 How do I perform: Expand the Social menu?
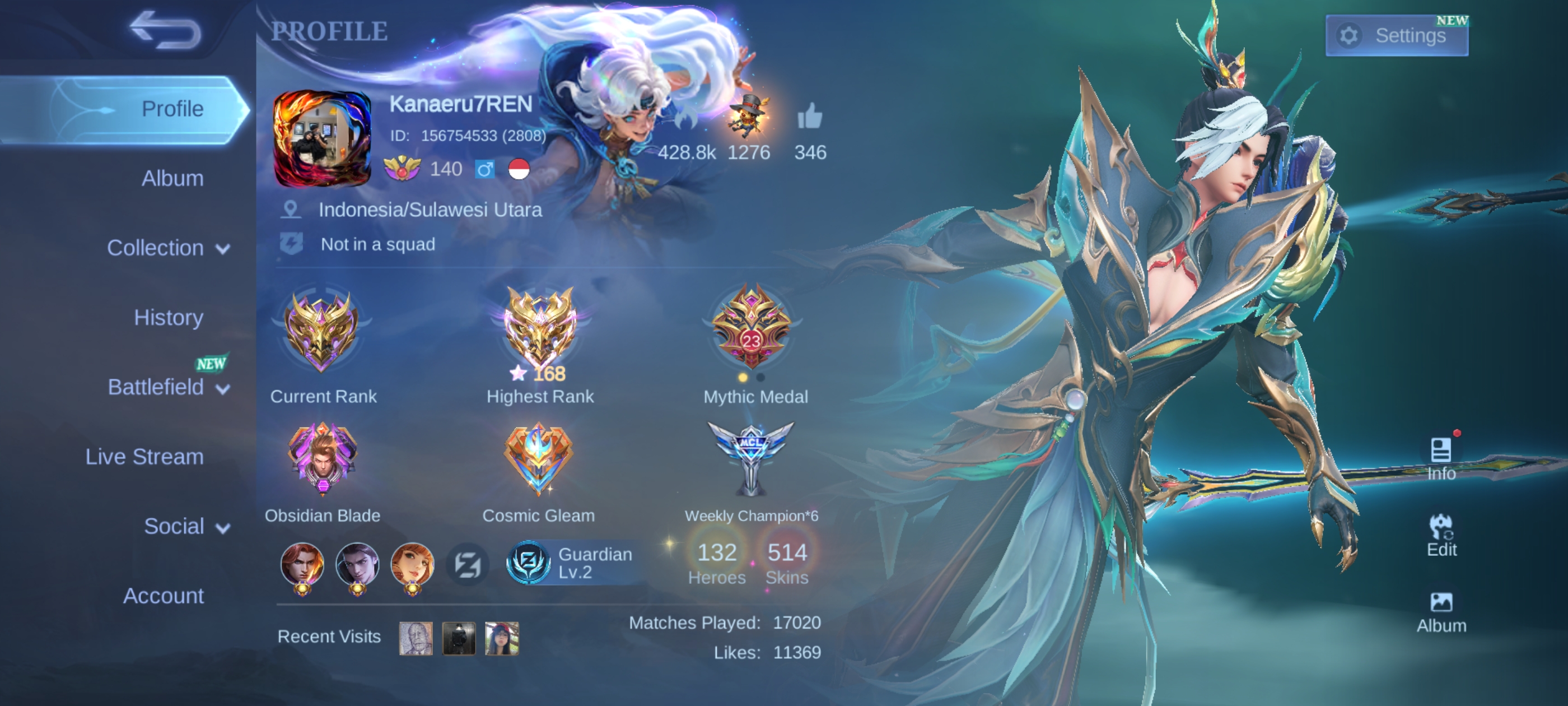coord(186,526)
